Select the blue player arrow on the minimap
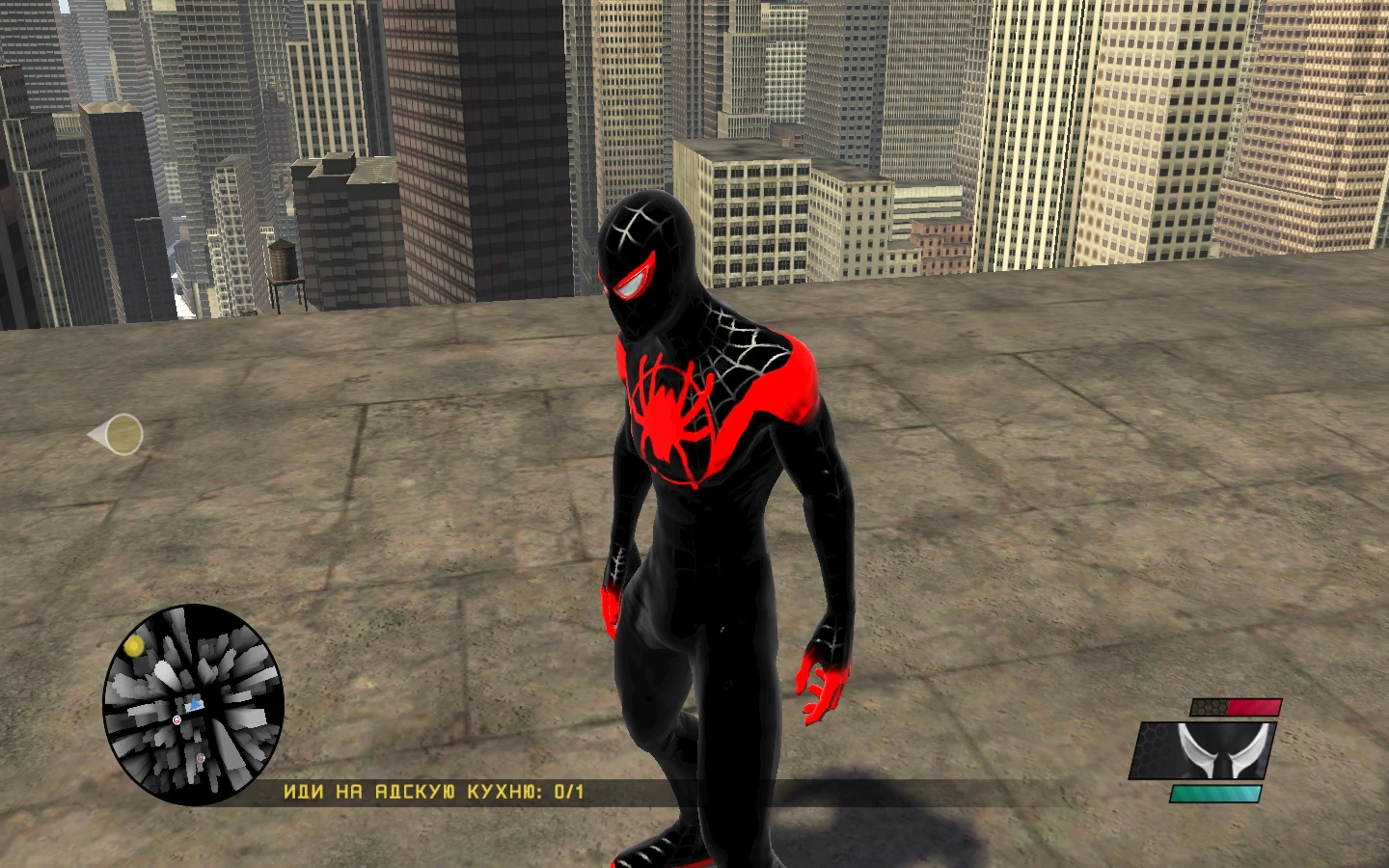This screenshot has width=1389, height=868. click(x=195, y=704)
